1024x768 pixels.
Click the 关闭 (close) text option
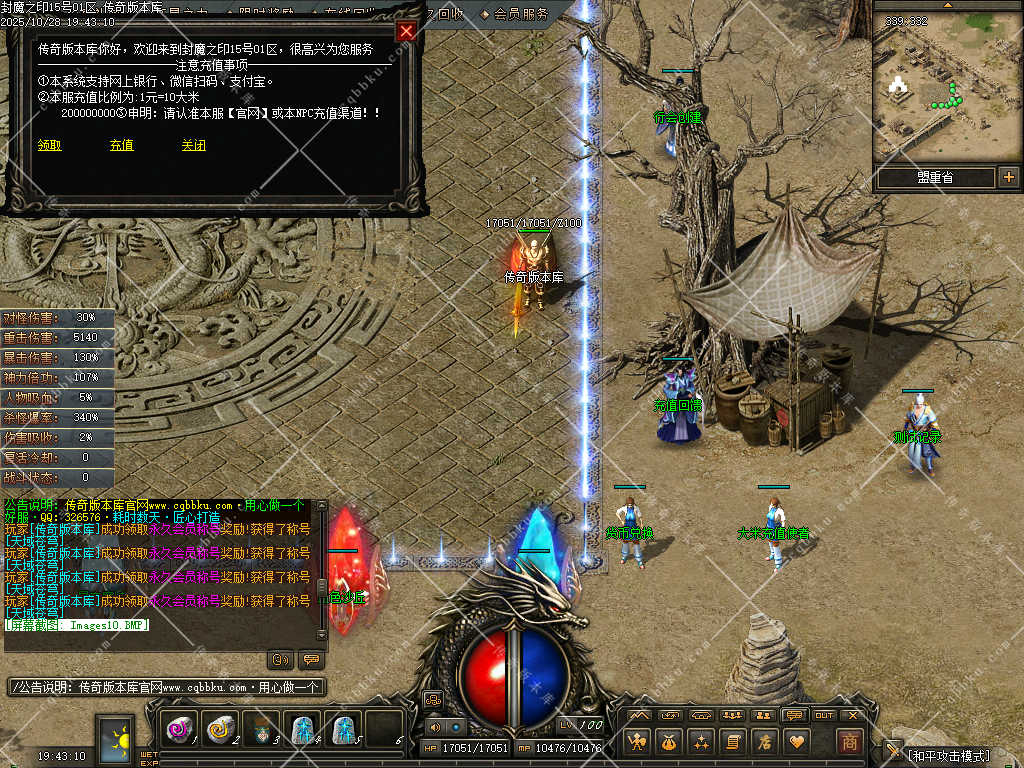pos(194,145)
